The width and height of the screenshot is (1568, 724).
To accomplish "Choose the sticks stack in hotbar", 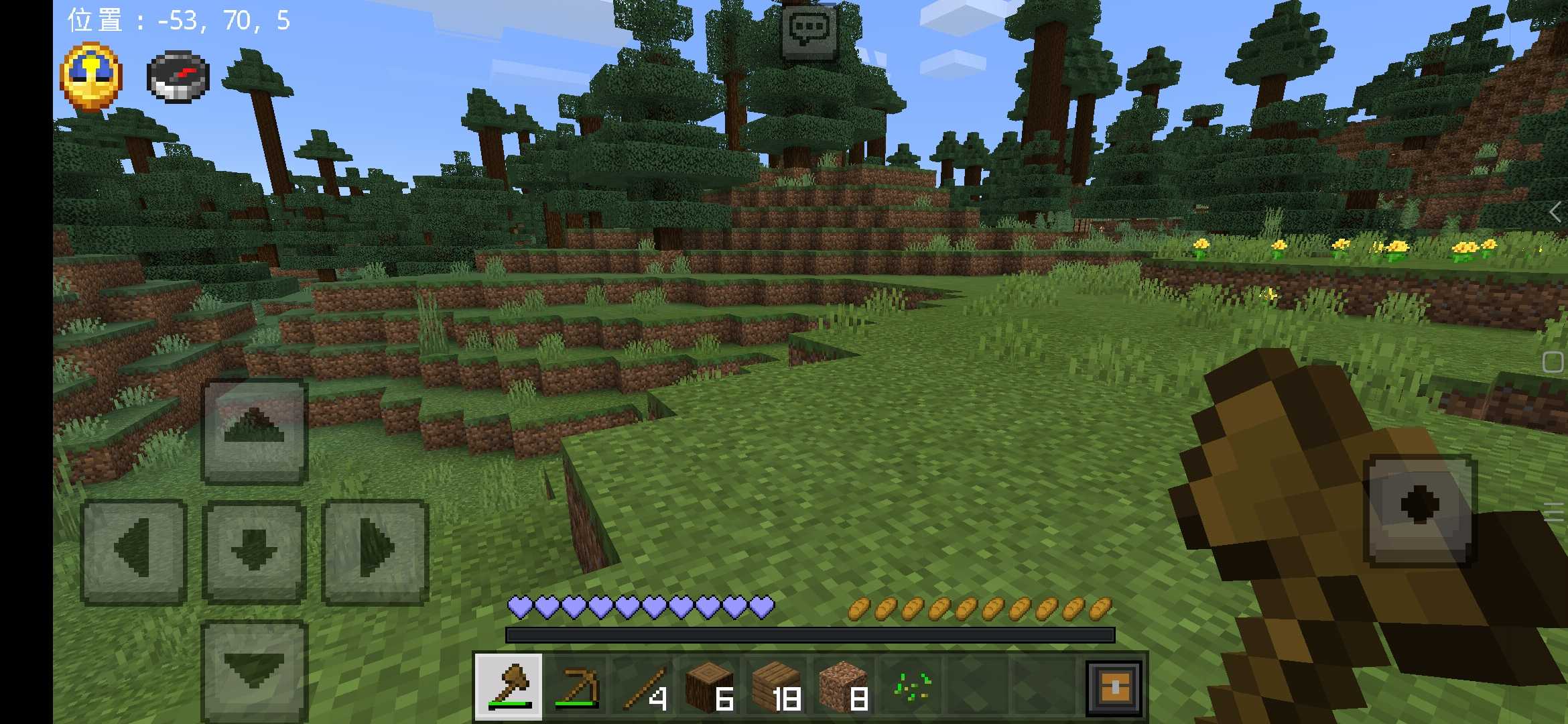I will click(x=643, y=686).
